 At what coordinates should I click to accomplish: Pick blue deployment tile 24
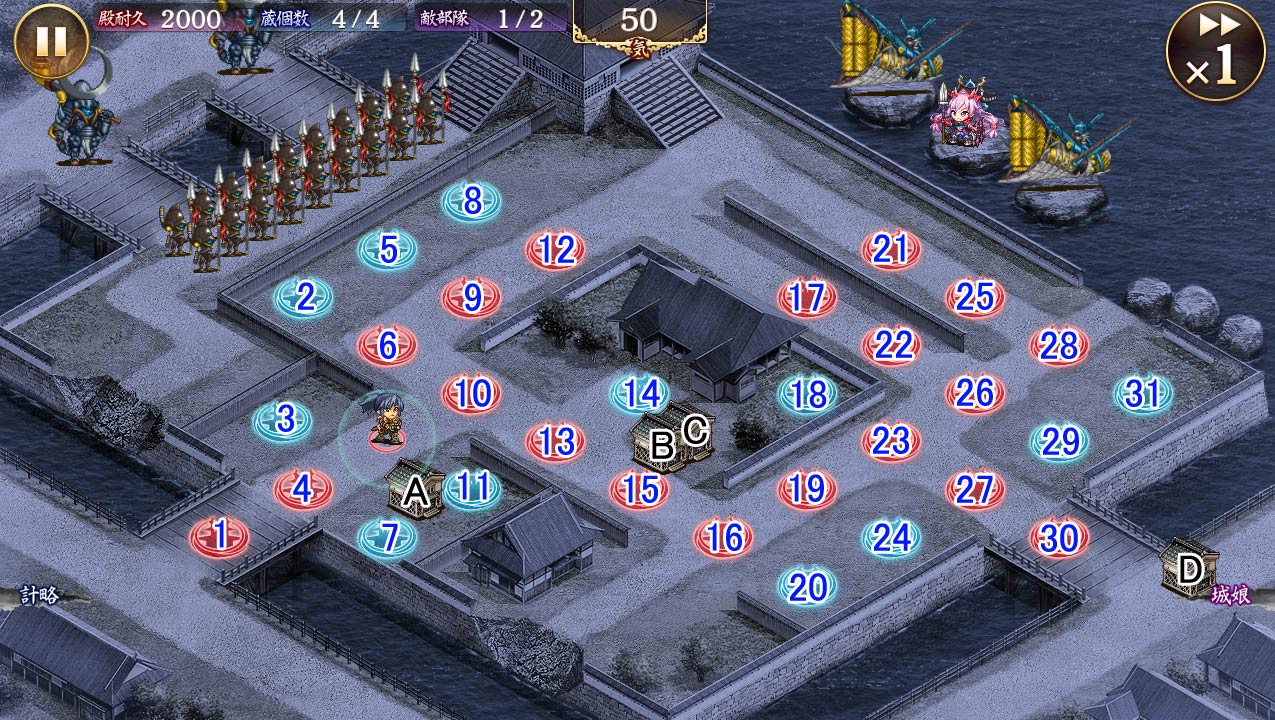point(891,538)
